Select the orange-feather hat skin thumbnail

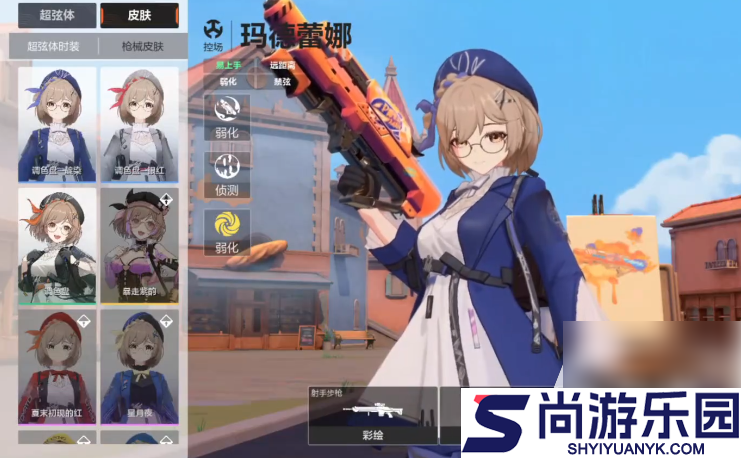[56, 244]
